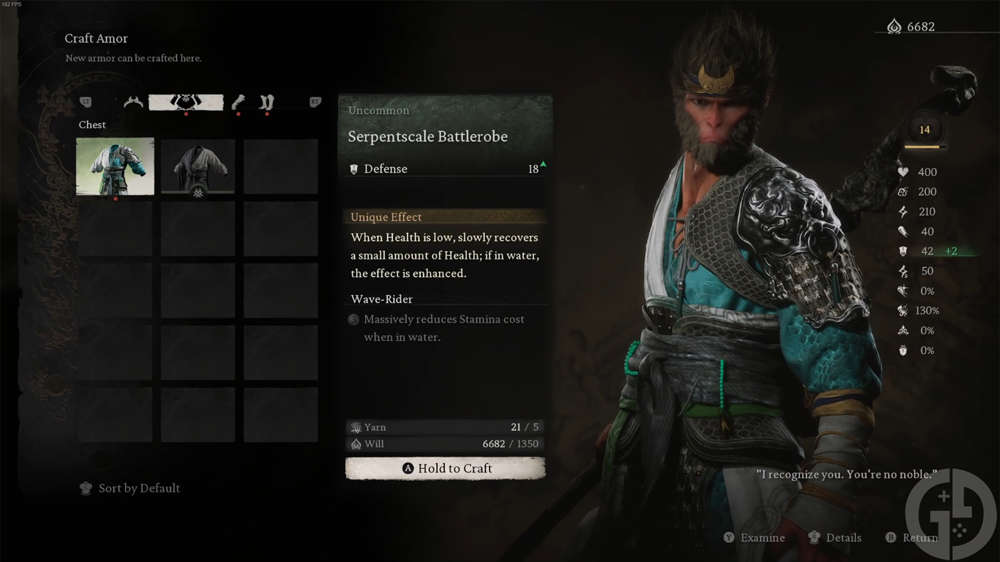Image resolution: width=1000 pixels, height=562 pixels.
Task: Switch to the headgear armor tab
Action: point(133,102)
